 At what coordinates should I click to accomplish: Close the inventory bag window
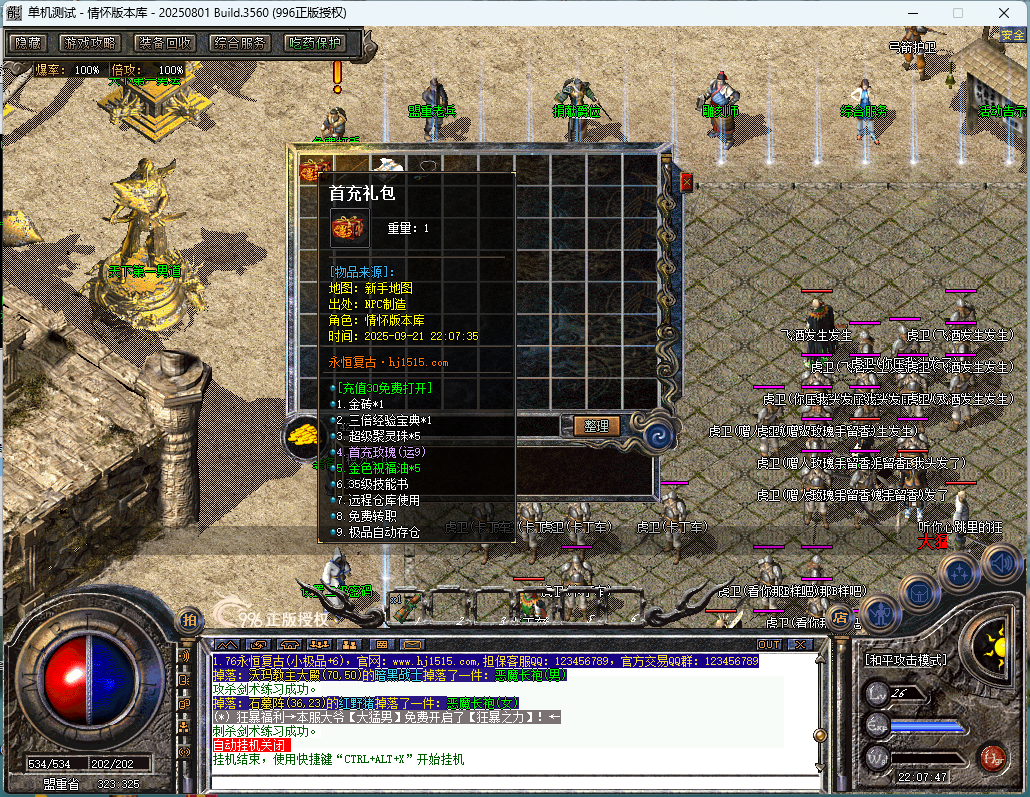click(686, 182)
